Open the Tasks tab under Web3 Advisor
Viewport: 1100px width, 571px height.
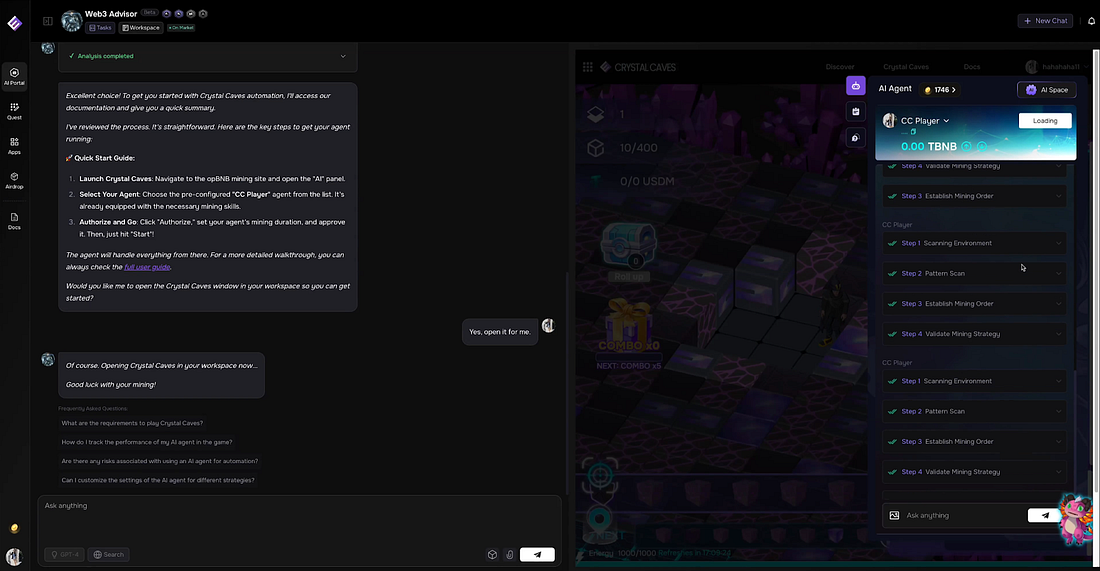[x=100, y=28]
